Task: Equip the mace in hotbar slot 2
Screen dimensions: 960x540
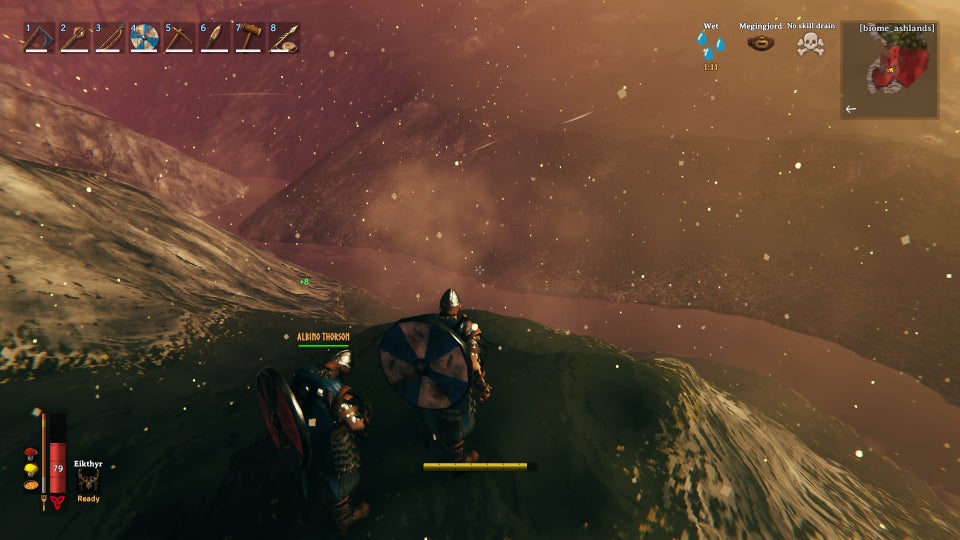Action: click(75, 38)
